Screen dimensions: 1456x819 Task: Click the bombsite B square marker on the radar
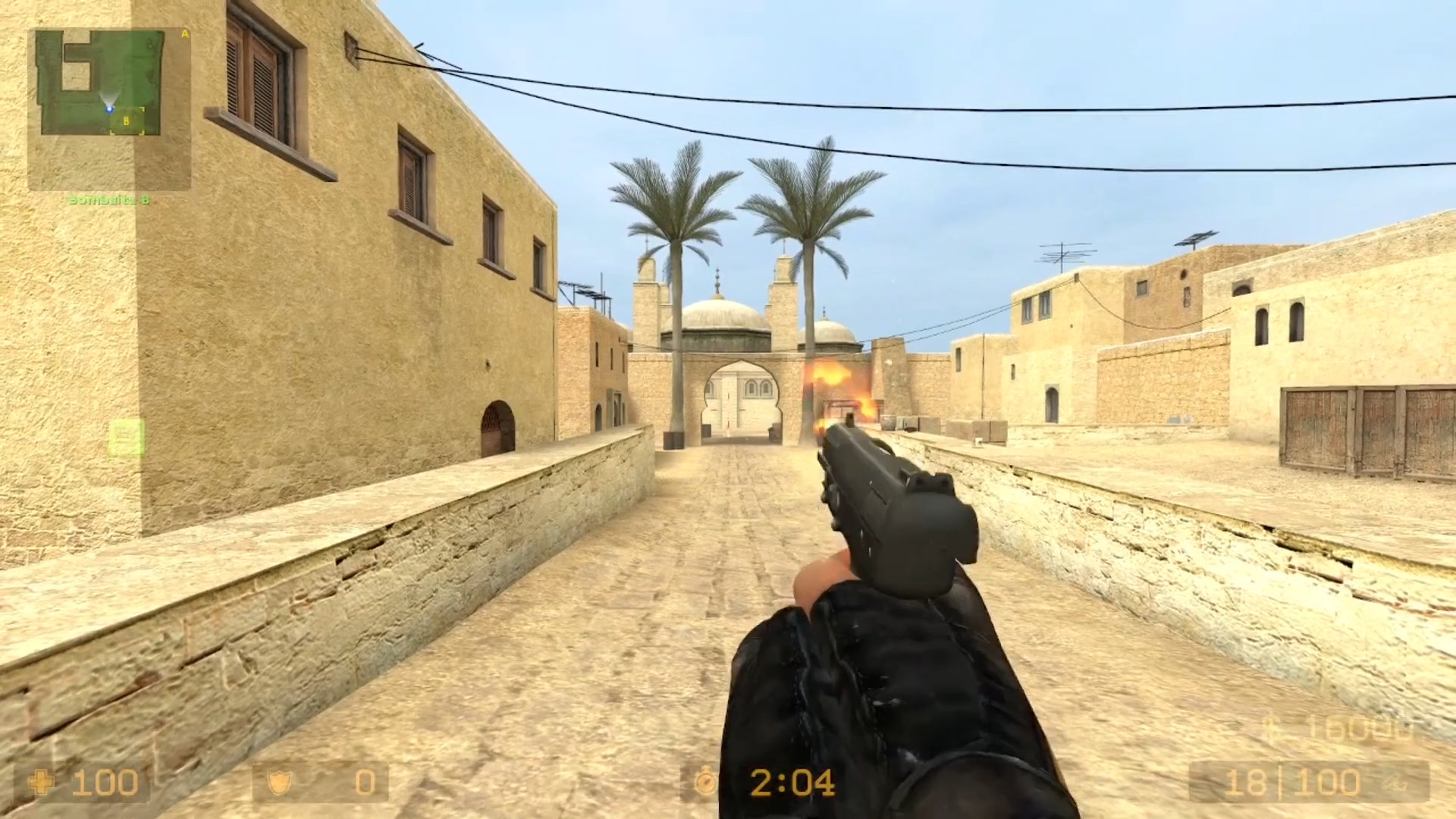126,121
